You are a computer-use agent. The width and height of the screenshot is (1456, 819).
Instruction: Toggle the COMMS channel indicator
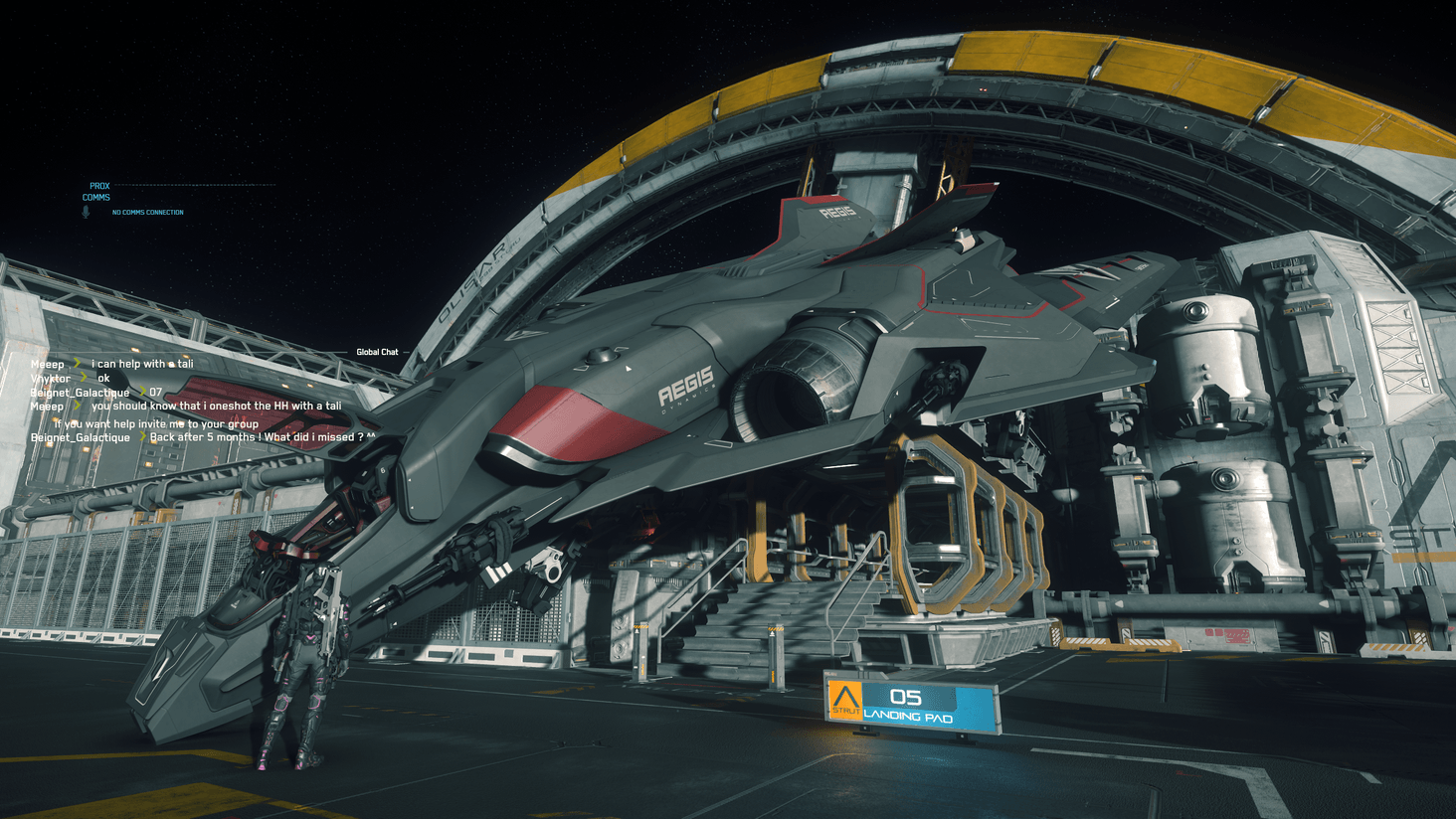tap(94, 197)
